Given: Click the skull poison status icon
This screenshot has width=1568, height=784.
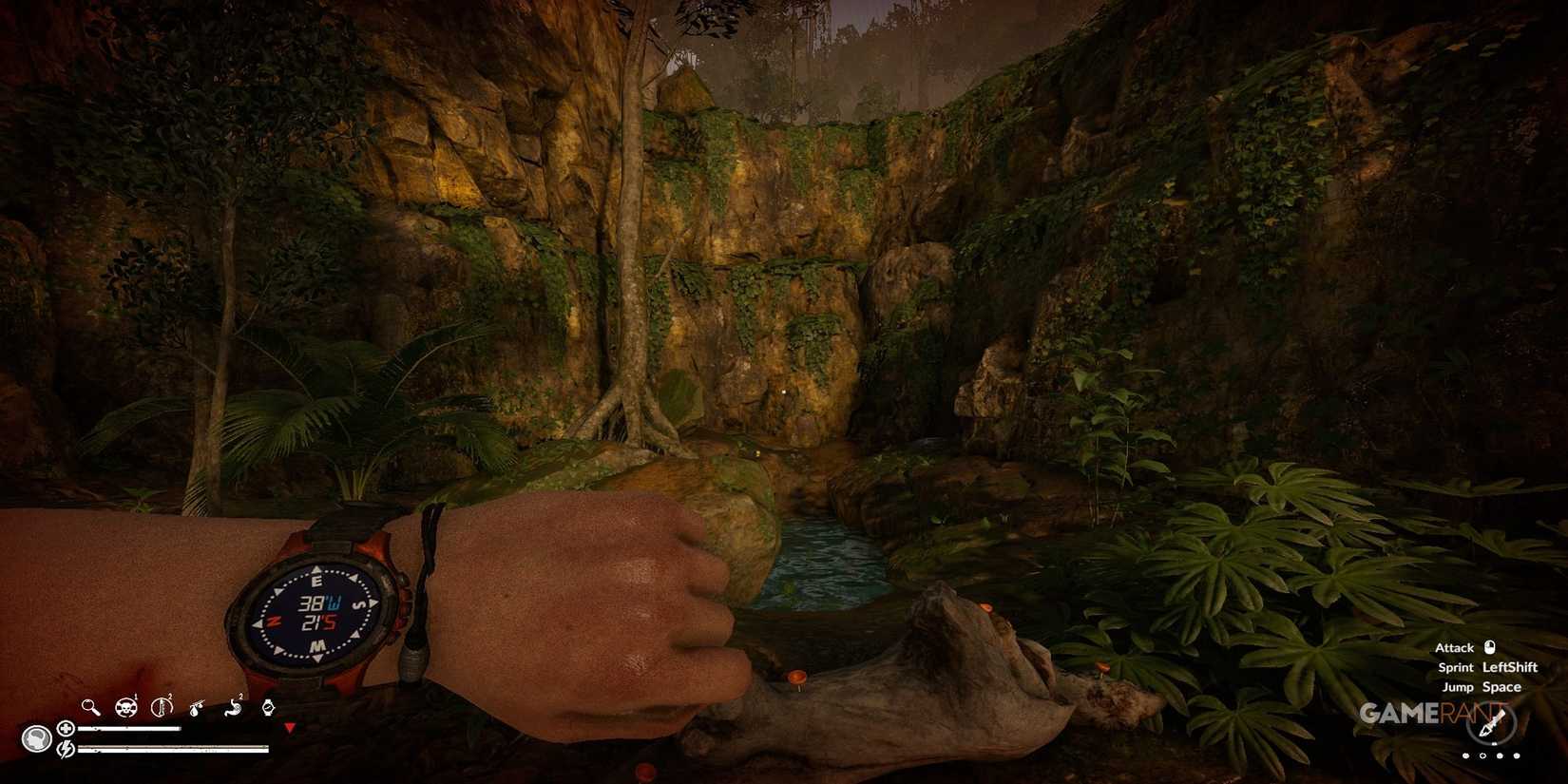Looking at the screenshot, I should (125, 707).
